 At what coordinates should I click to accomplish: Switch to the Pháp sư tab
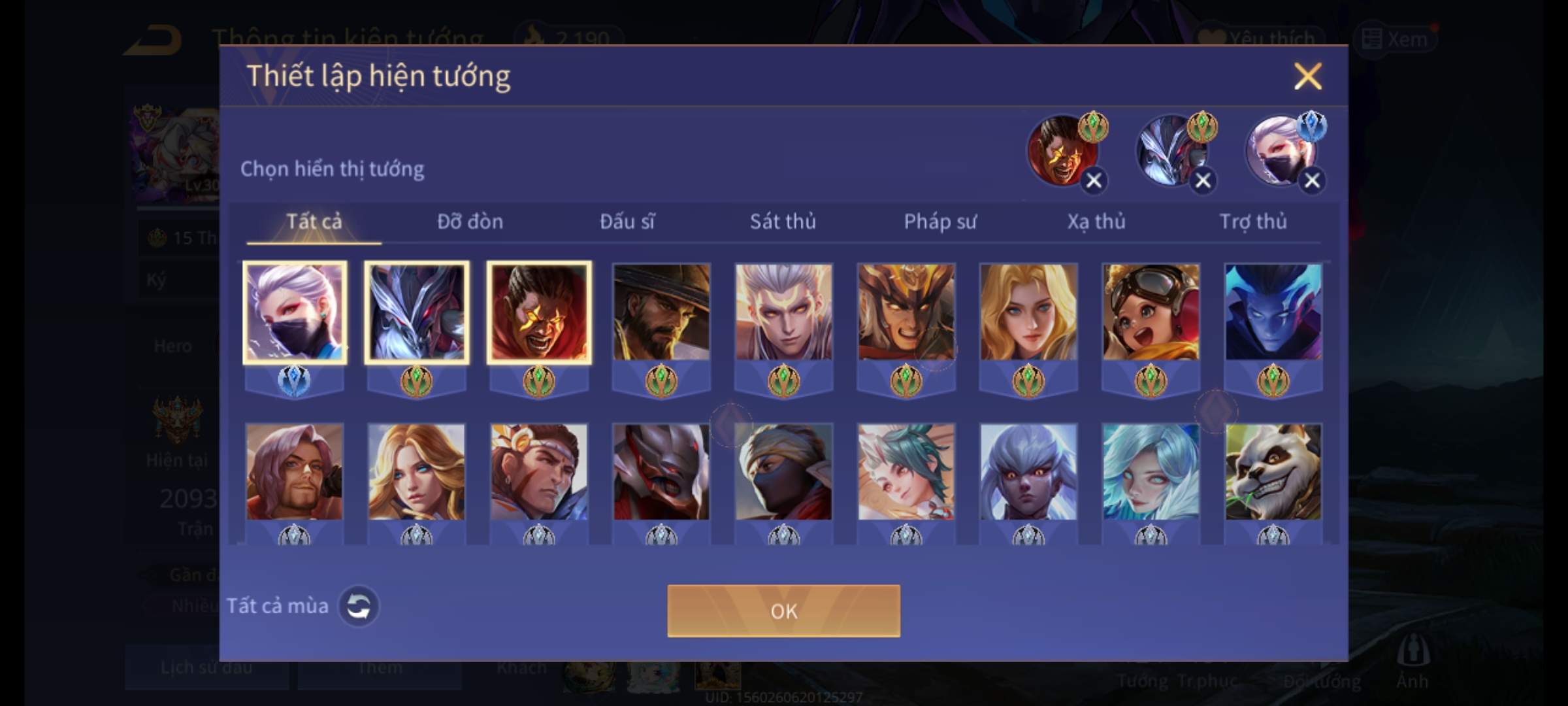click(939, 222)
